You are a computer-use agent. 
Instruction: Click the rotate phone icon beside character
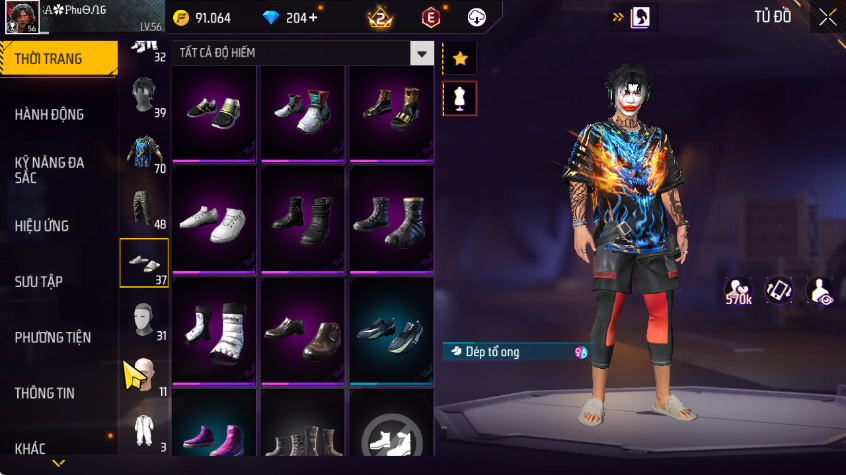pos(780,291)
